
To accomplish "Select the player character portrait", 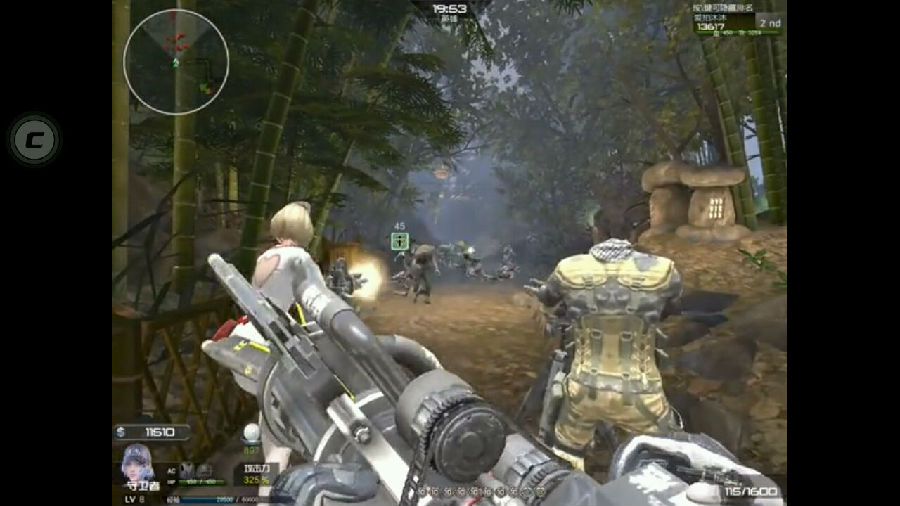I will [136, 464].
